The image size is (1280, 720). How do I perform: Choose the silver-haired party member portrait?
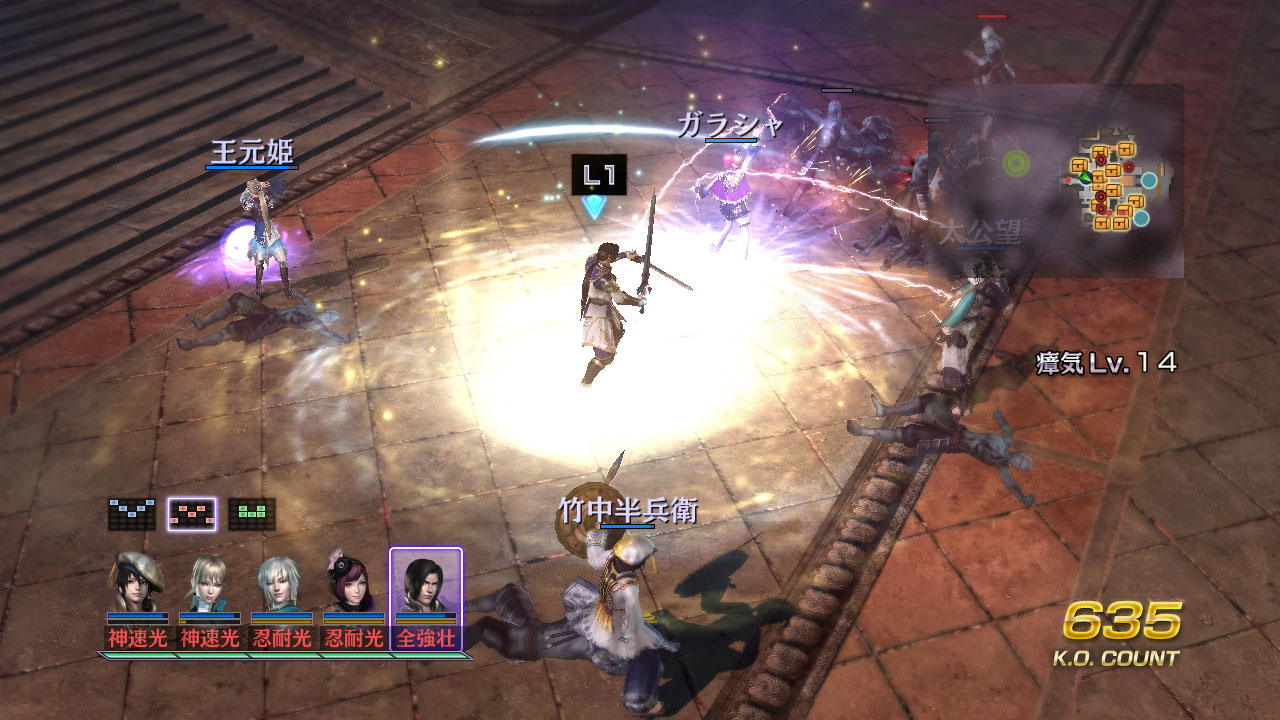281,582
